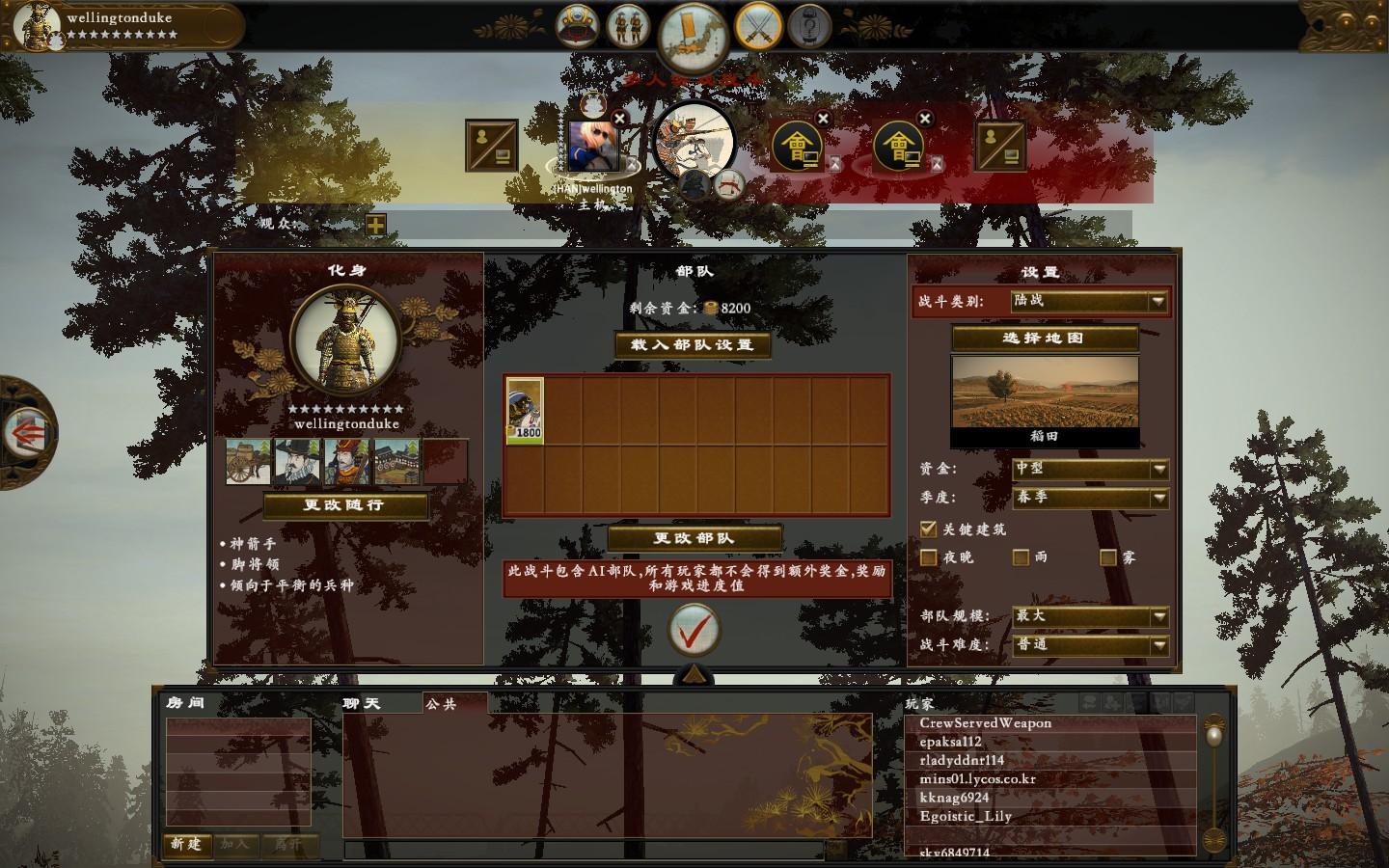Open the 更改部队 army editor
This screenshot has height=868, width=1389.
pos(694,538)
